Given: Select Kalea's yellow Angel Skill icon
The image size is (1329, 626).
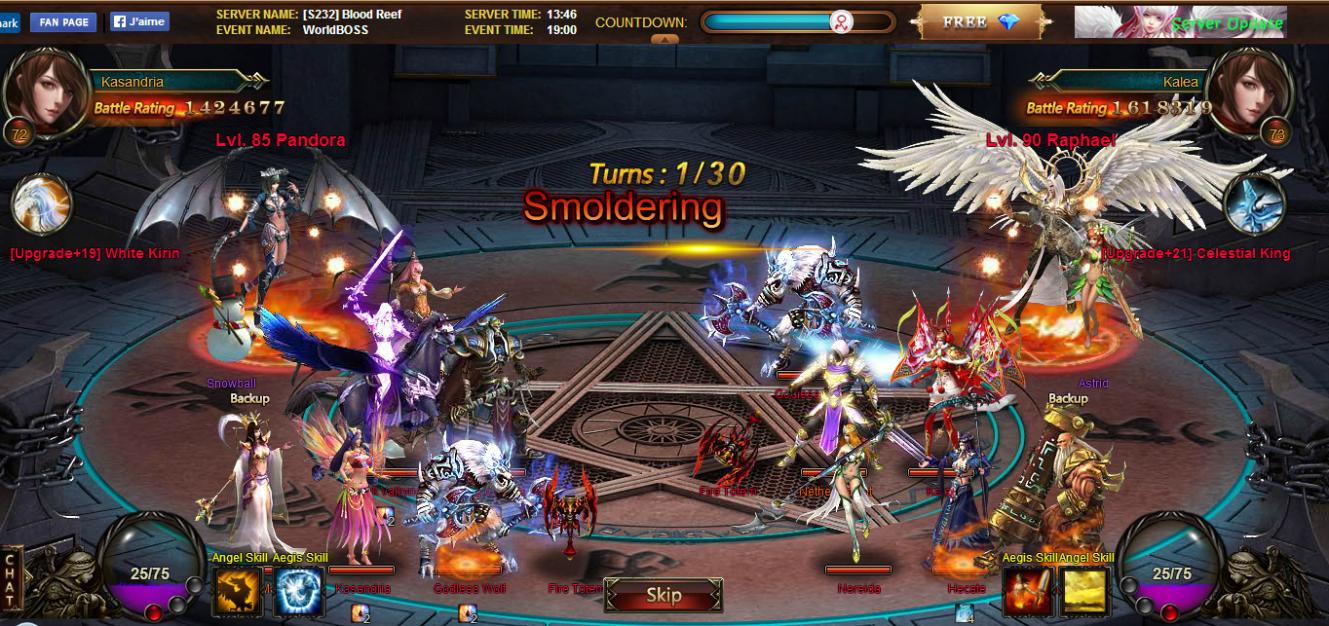Looking at the screenshot, I should [1086, 591].
